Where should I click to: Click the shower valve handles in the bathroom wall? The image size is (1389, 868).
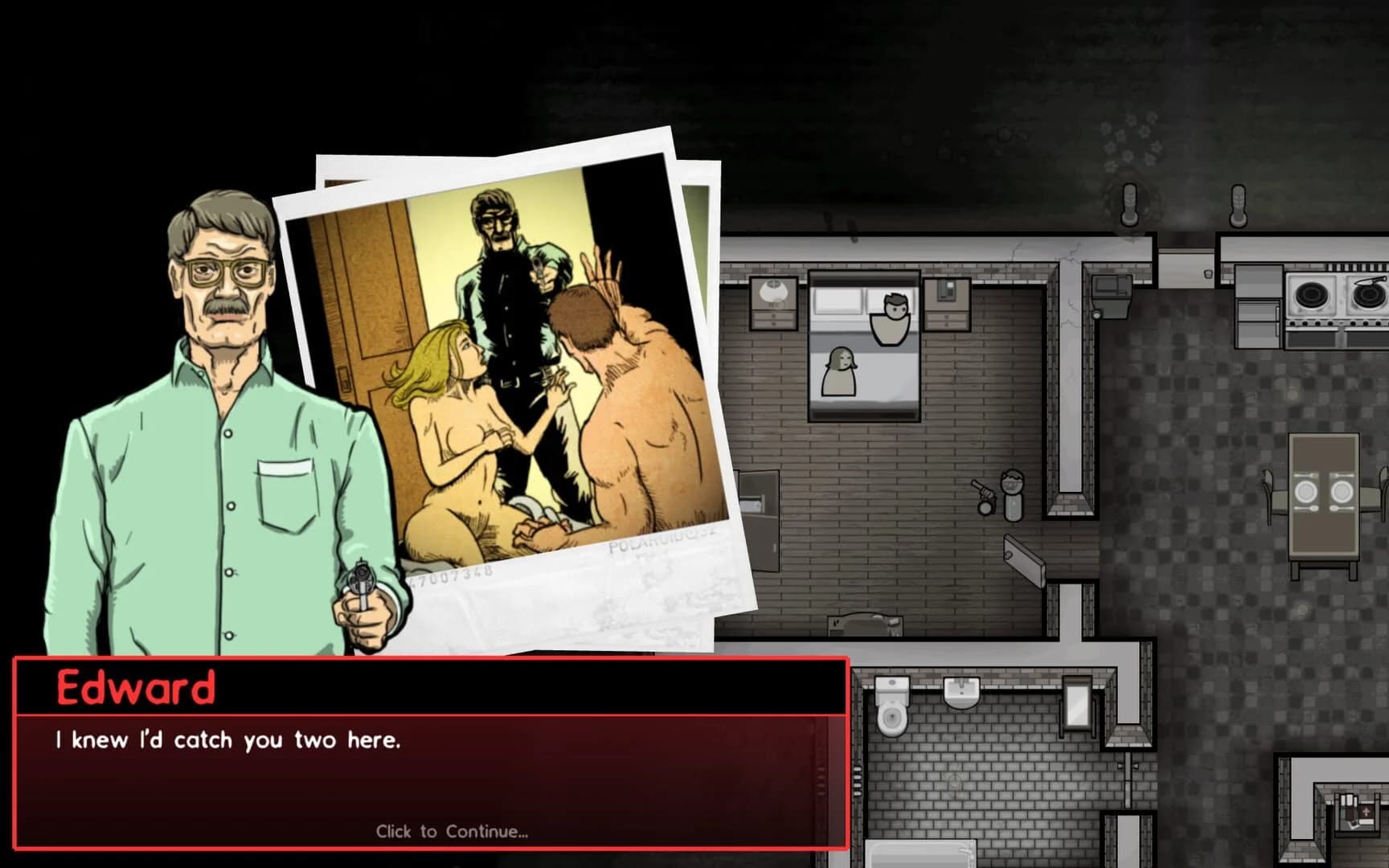pos(1128,764)
